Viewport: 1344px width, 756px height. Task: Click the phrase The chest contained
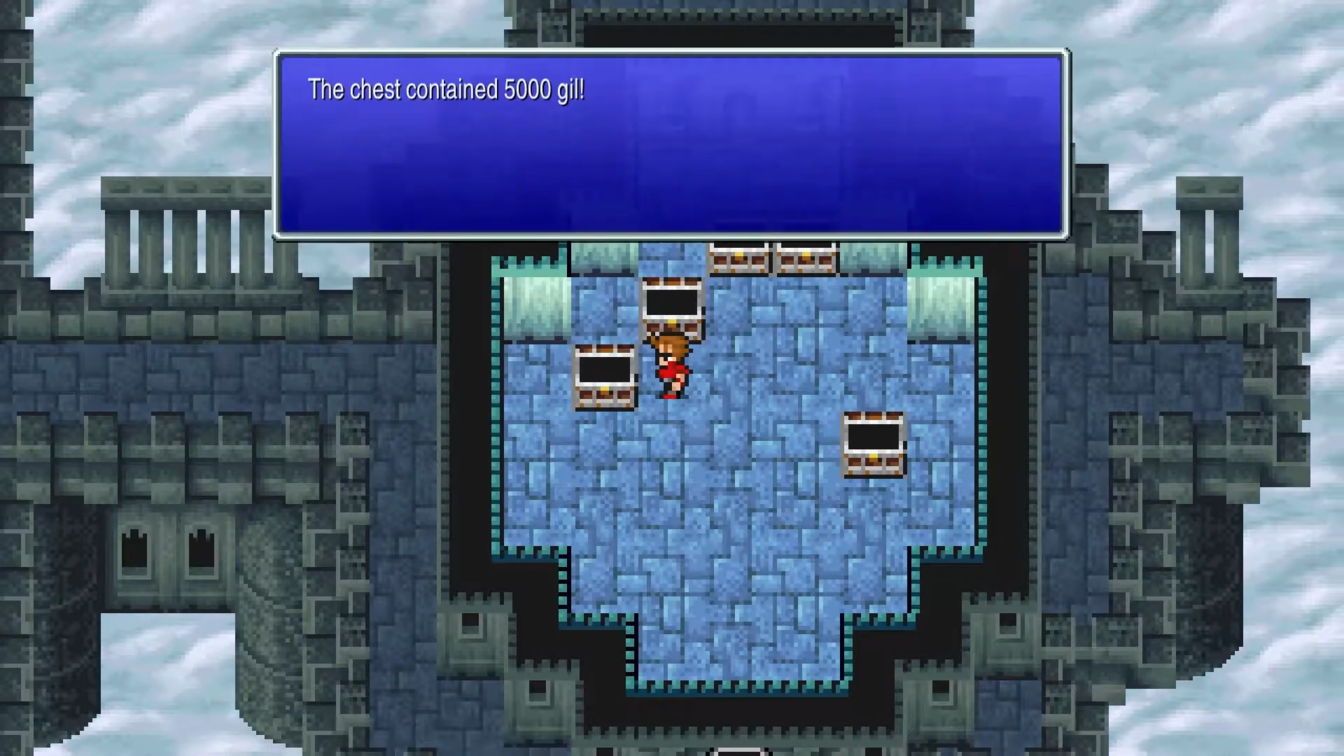(400, 90)
